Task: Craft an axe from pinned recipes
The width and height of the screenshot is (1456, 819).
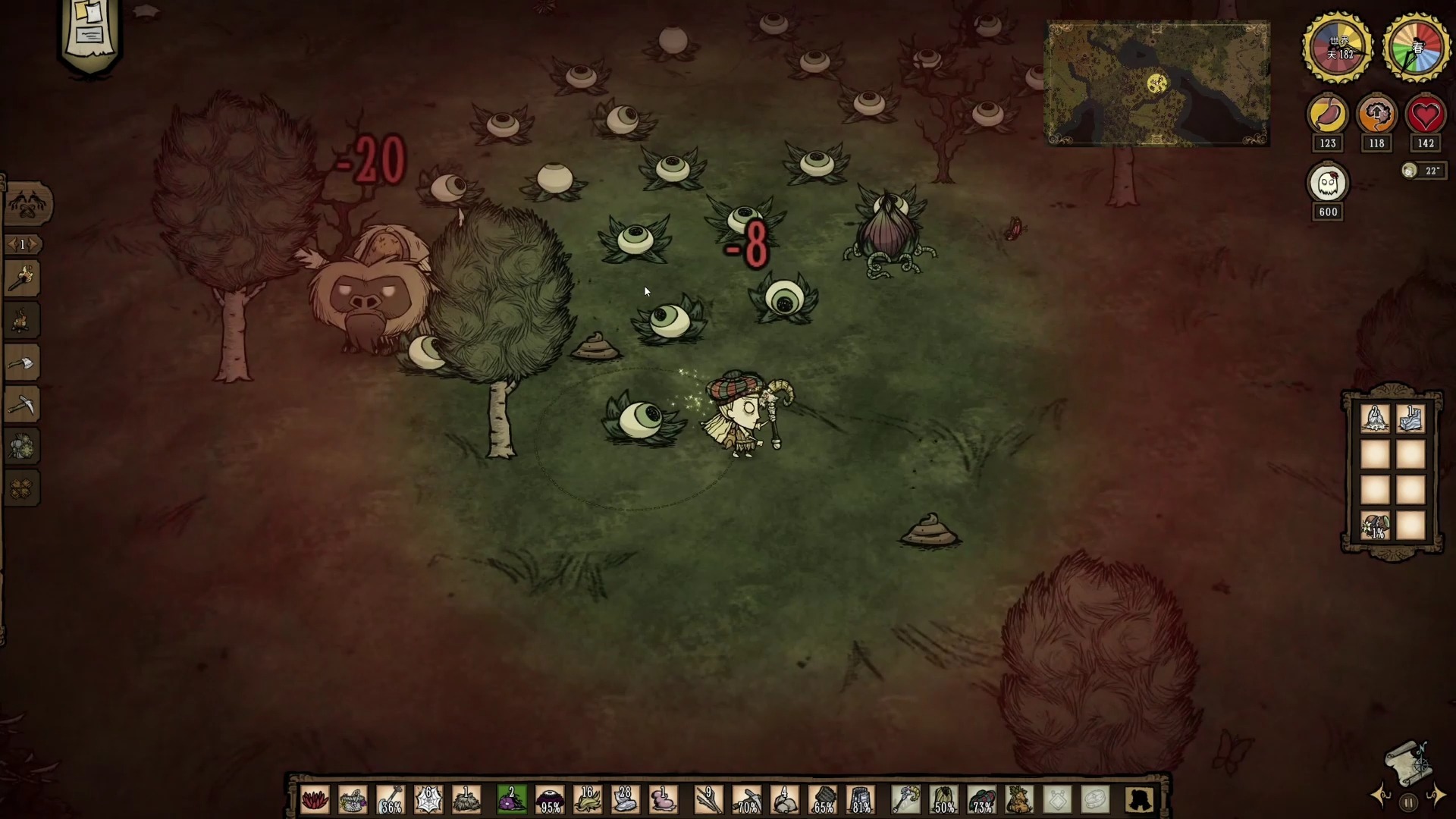Action: pyautogui.click(x=22, y=364)
